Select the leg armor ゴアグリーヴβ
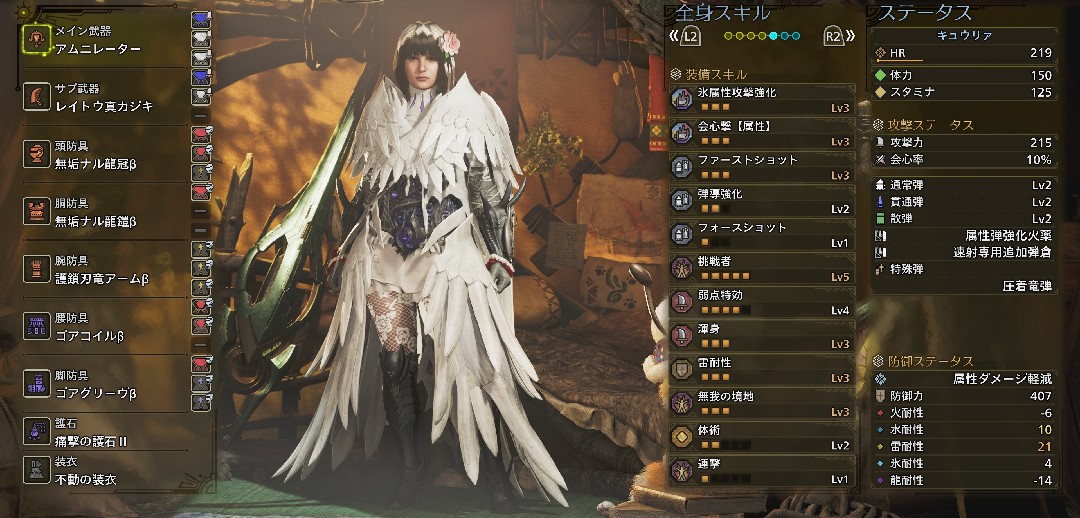 [x=100, y=383]
